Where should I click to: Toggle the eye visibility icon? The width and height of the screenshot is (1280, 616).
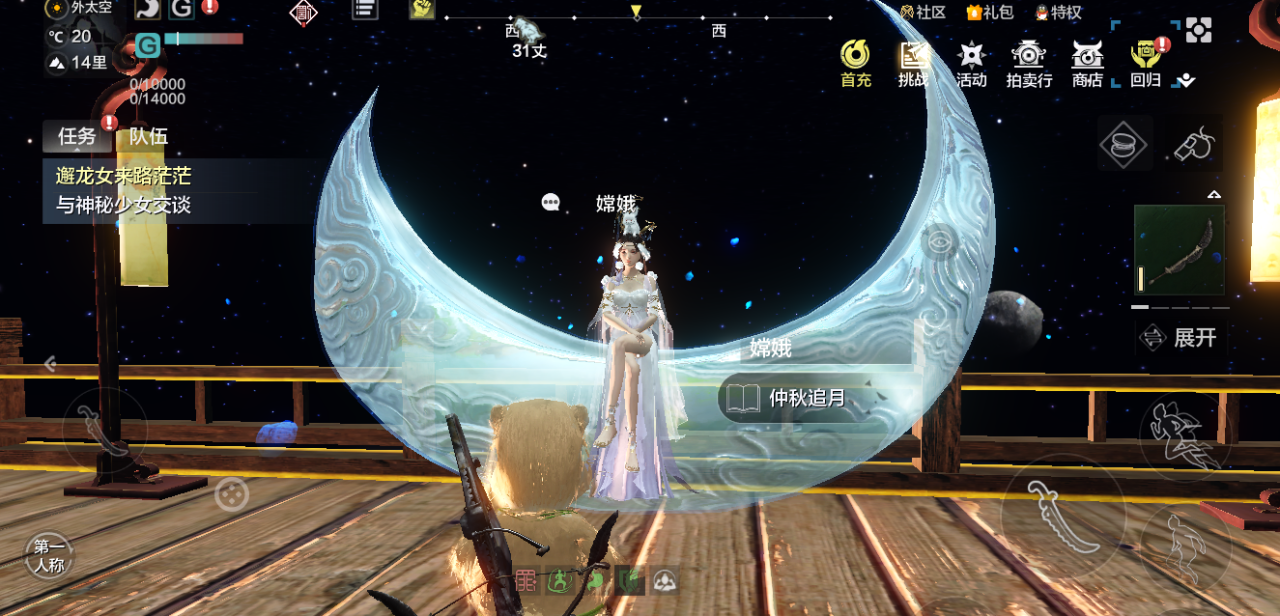coord(938,242)
